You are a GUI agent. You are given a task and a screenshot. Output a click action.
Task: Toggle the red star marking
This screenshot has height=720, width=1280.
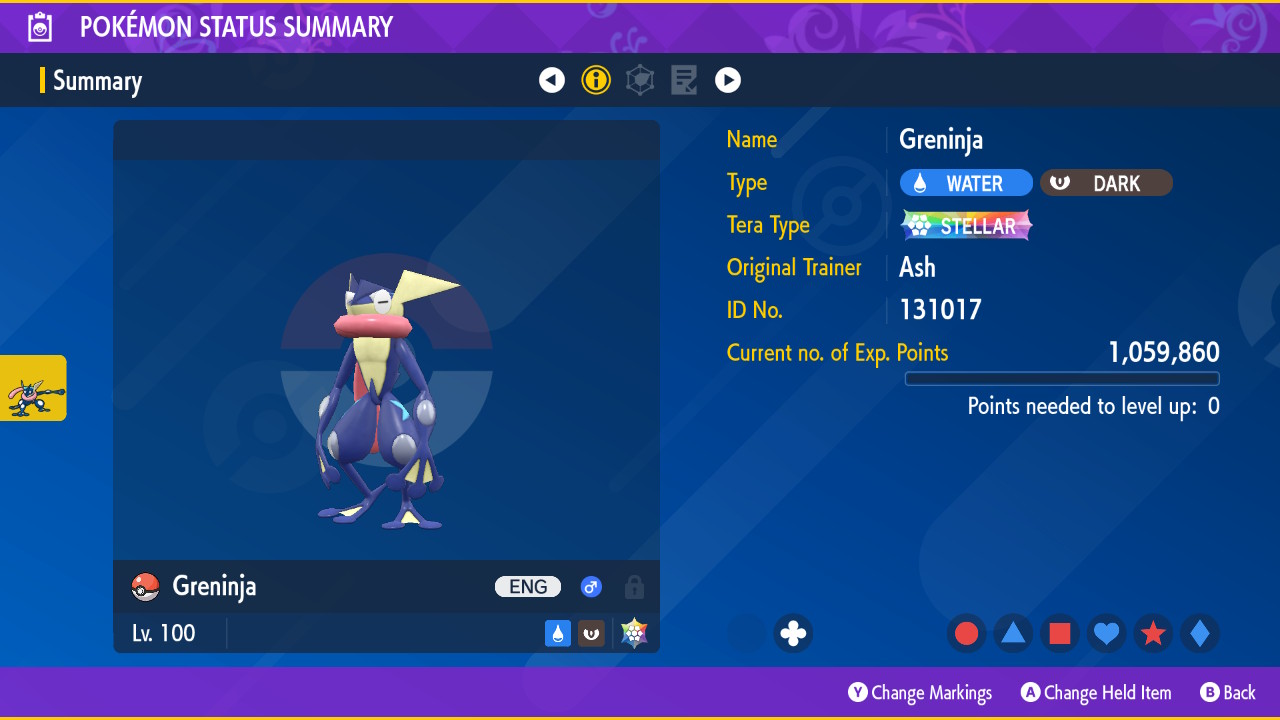tap(1153, 633)
